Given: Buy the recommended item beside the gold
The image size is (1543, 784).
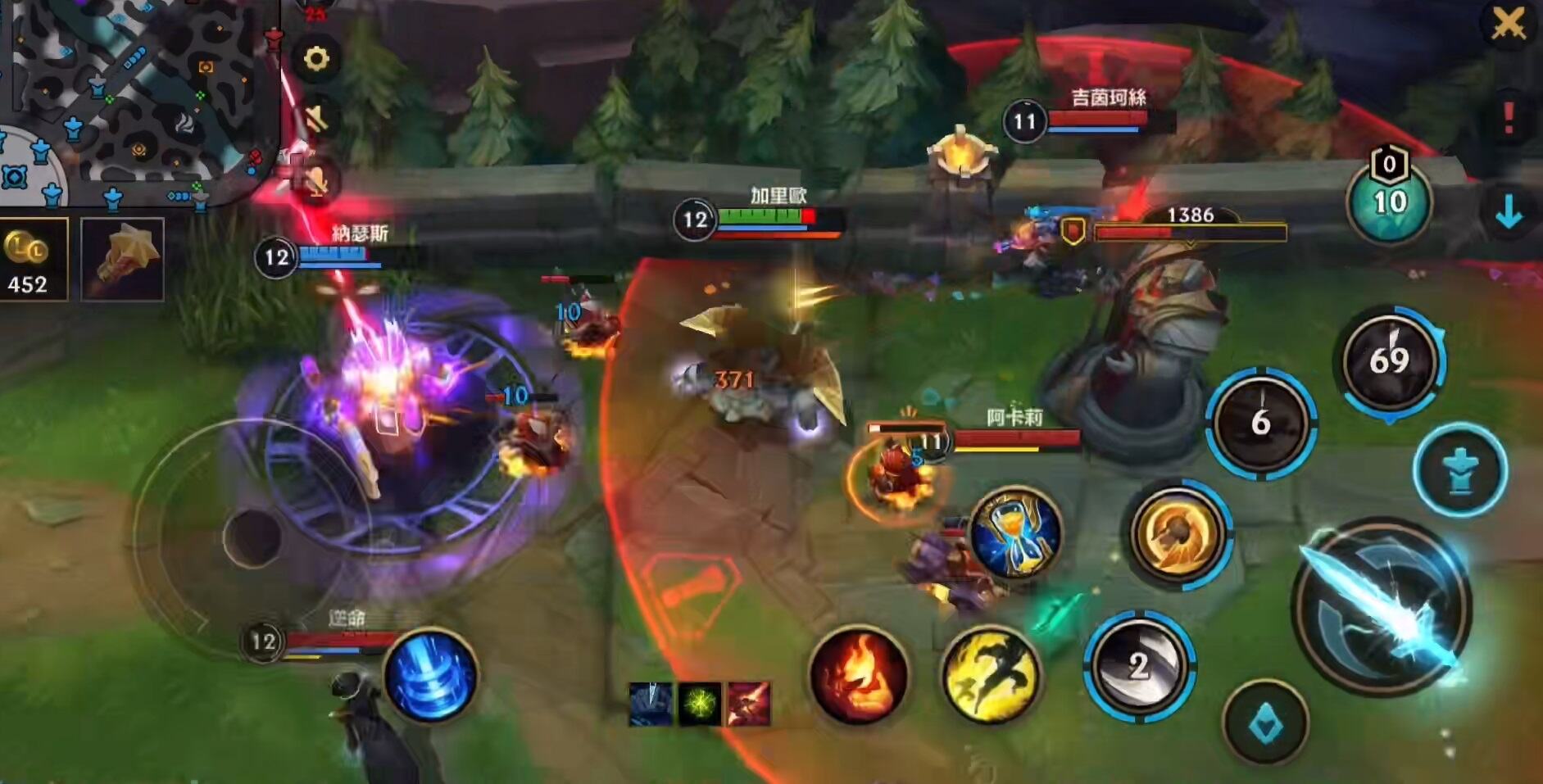Looking at the screenshot, I should (123, 260).
